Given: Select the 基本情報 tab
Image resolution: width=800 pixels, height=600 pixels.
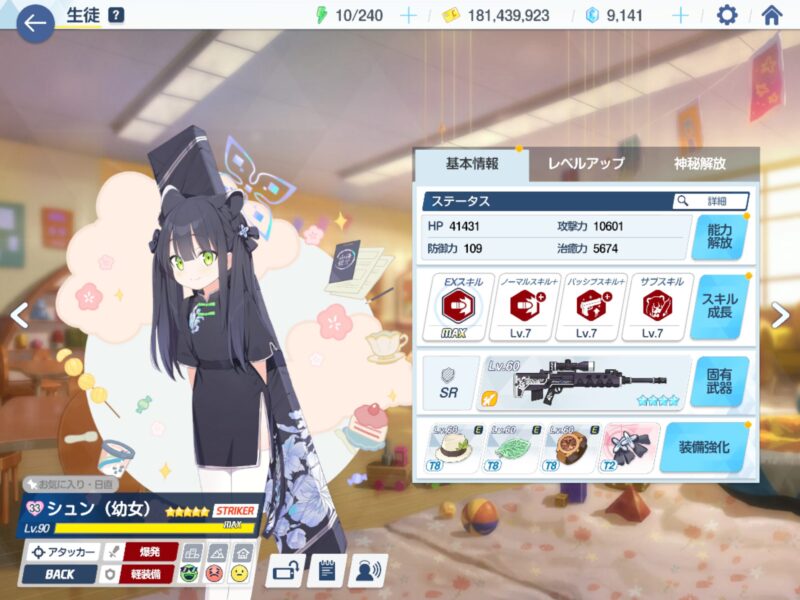Looking at the screenshot, I should pos(471,164).
